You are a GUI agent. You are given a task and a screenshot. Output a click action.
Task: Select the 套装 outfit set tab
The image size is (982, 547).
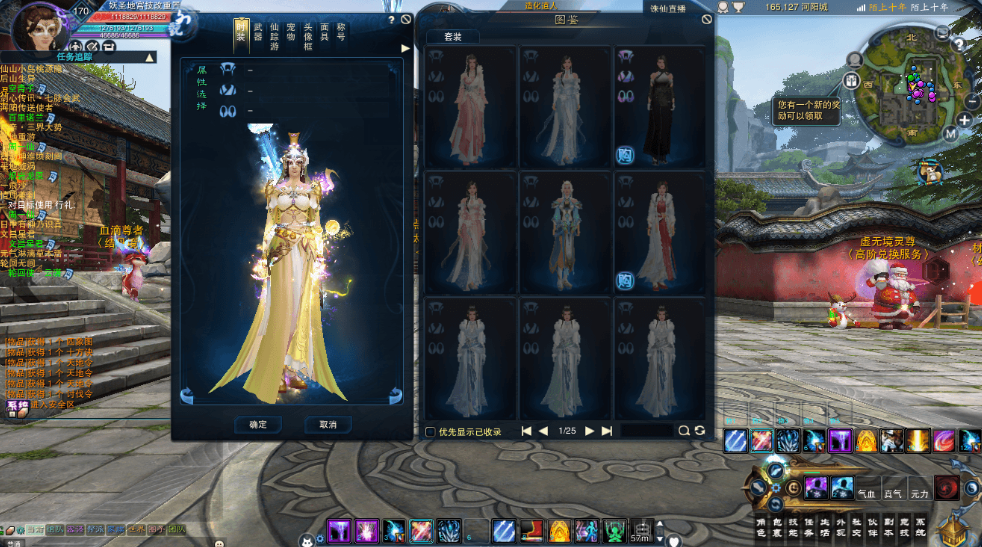[x=452, y=36]
